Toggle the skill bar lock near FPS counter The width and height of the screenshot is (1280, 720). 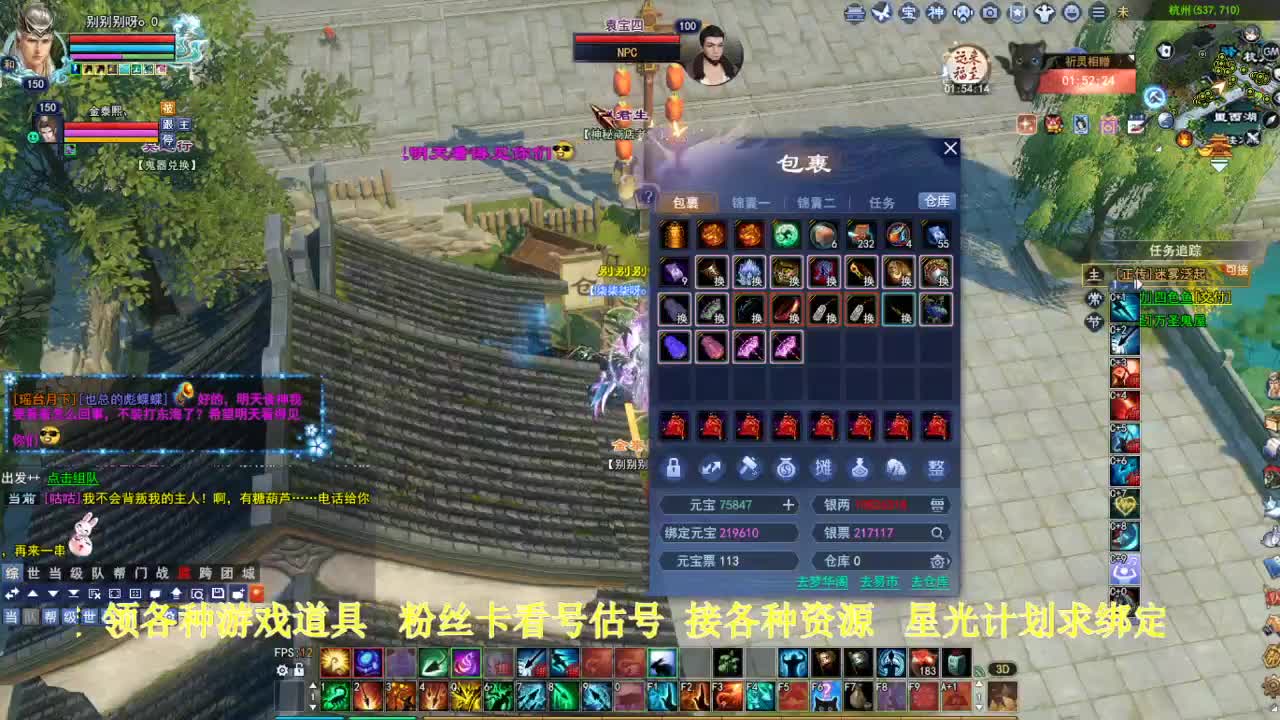[299, 669]
